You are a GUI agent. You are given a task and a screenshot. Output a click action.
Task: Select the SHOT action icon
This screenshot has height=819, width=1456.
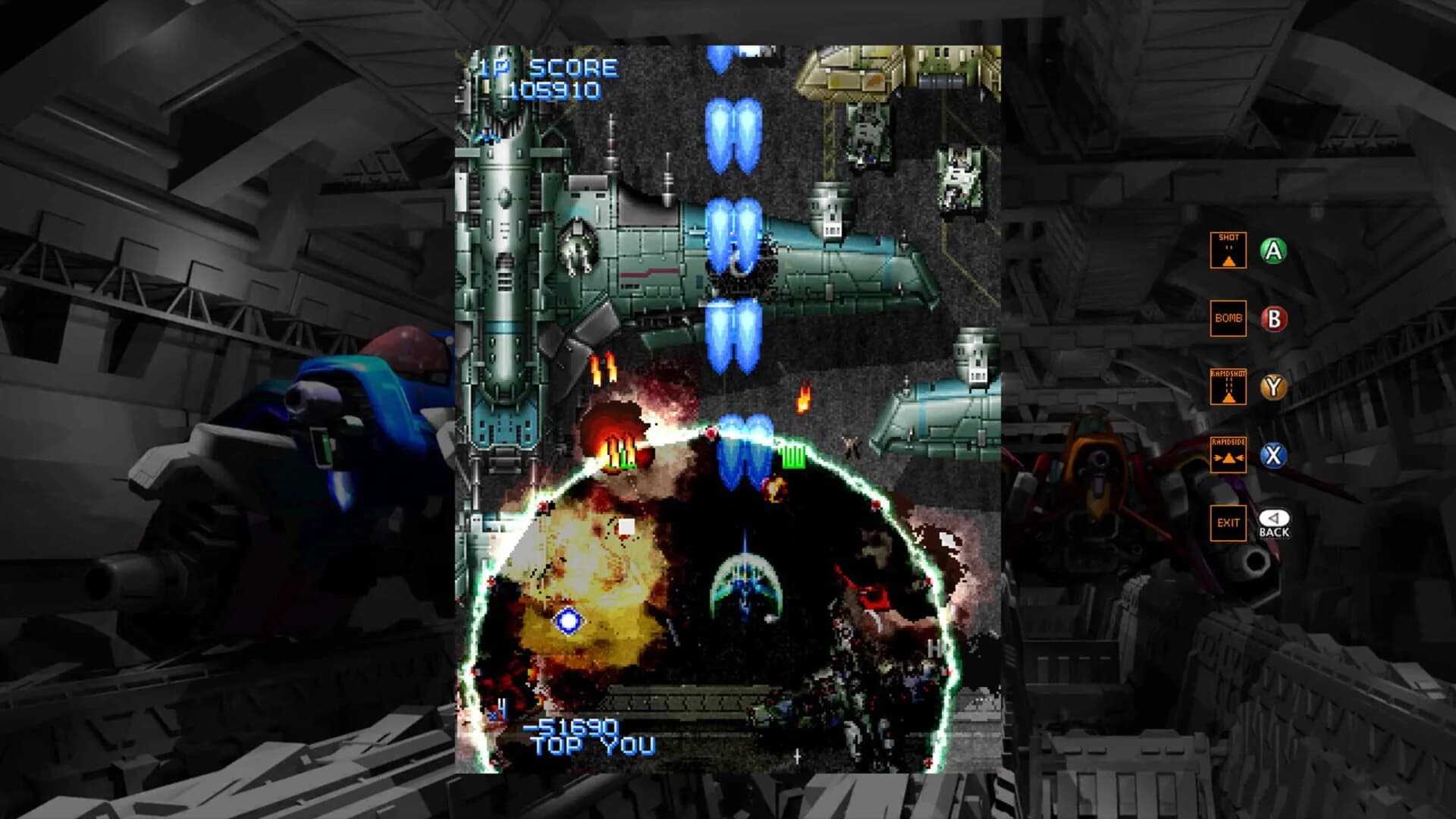pos(1228,250)
